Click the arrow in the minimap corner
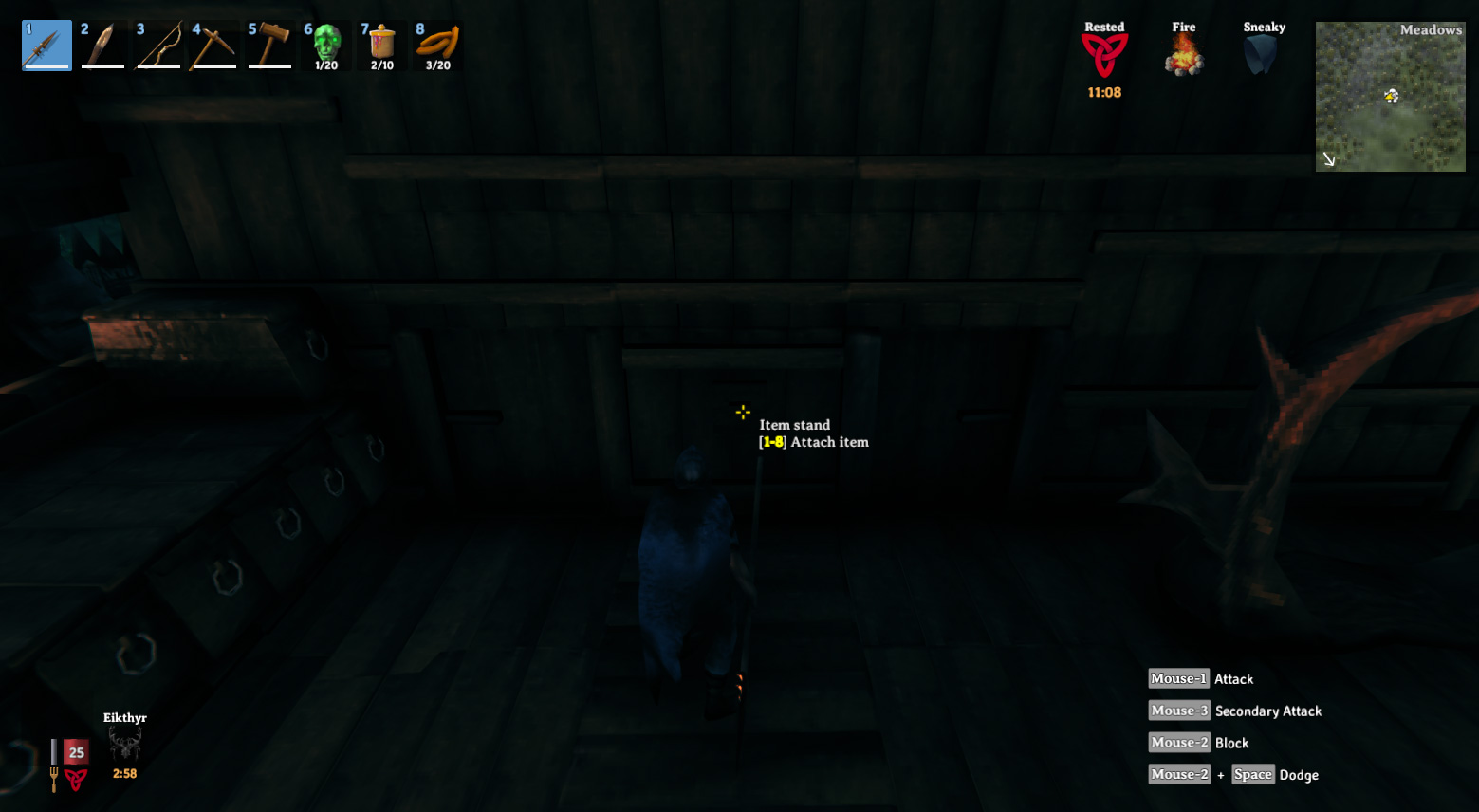This screenshot has width=1479, height=812. click(1328, 159)
